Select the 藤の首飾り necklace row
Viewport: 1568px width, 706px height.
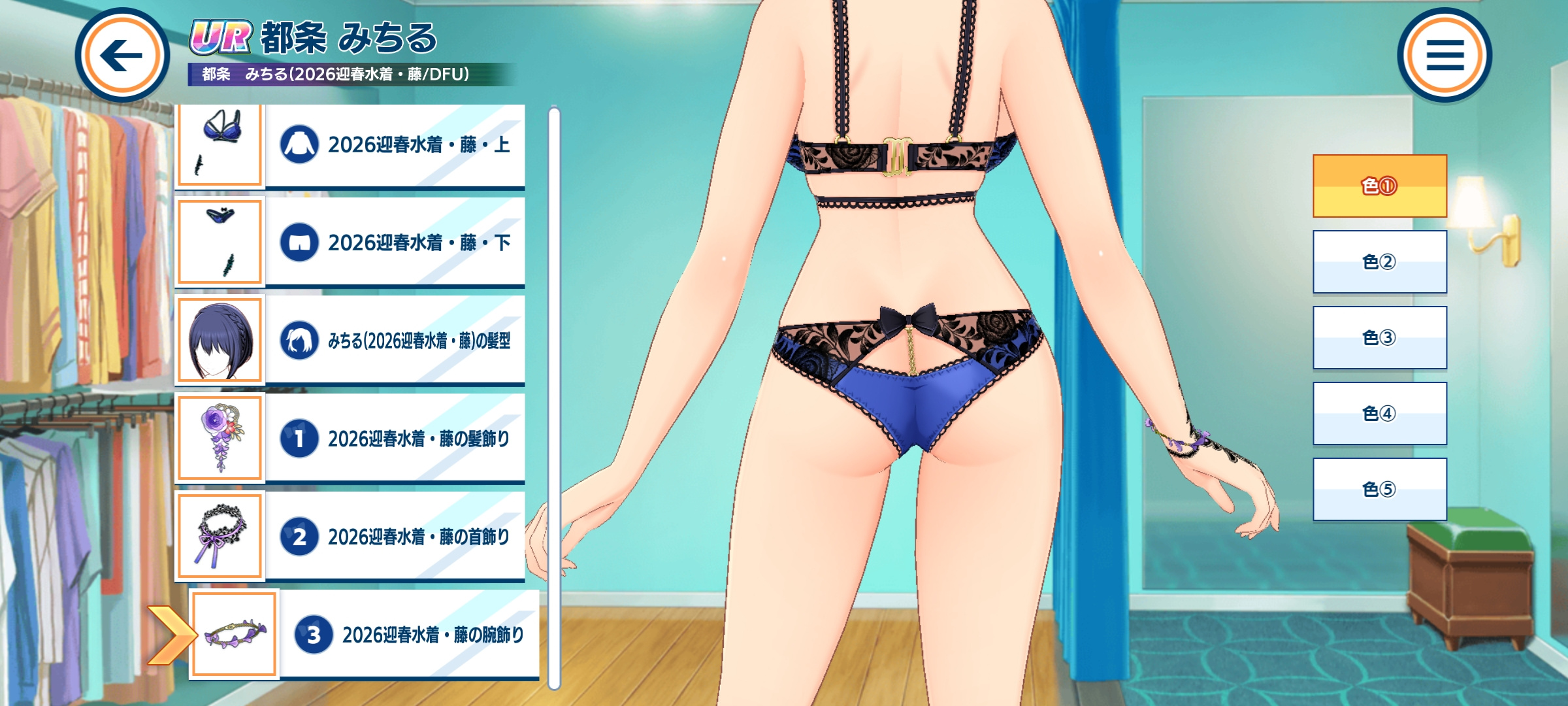point(395,537)
